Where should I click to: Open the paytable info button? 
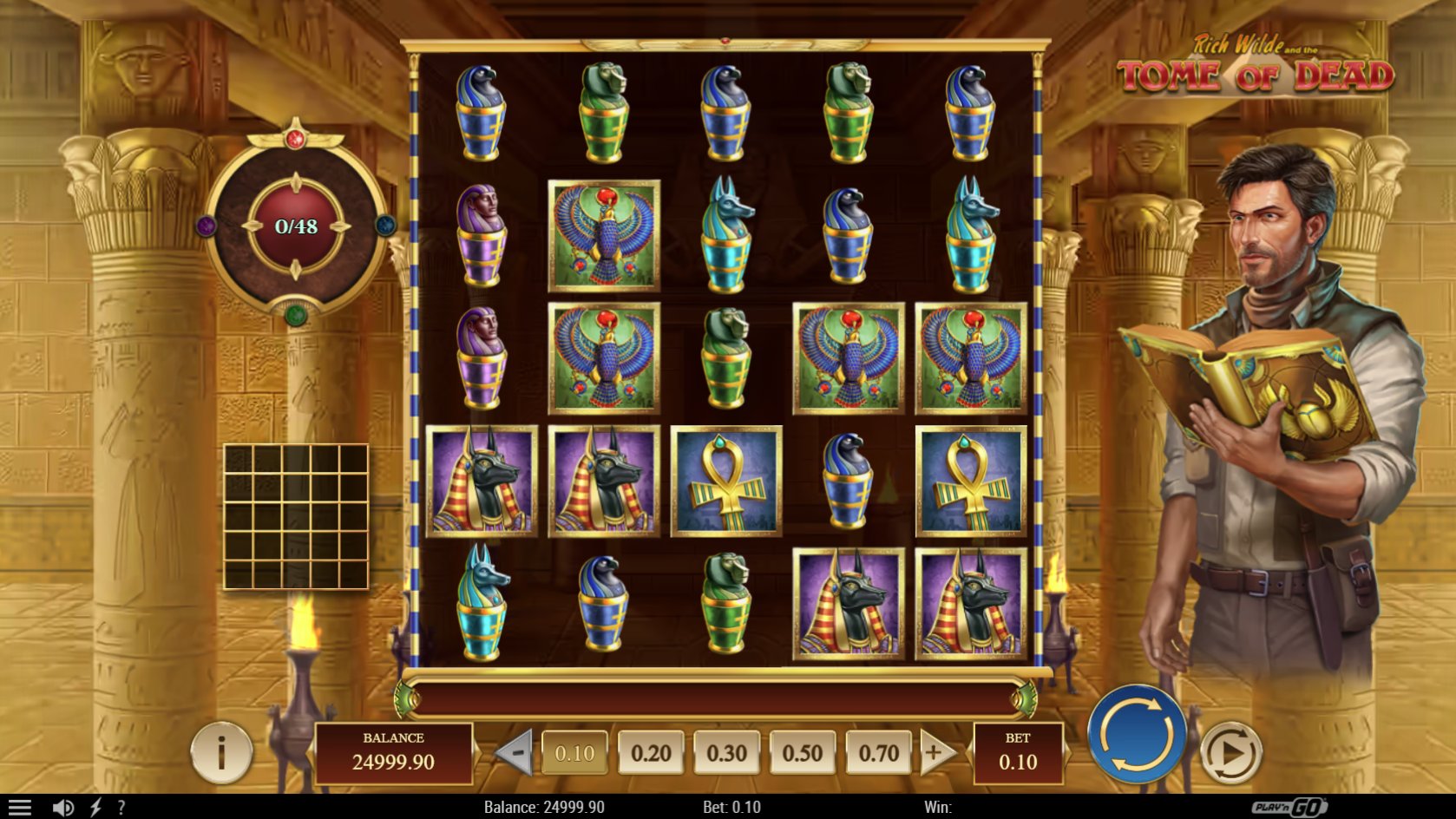click(x=221, y=752)
